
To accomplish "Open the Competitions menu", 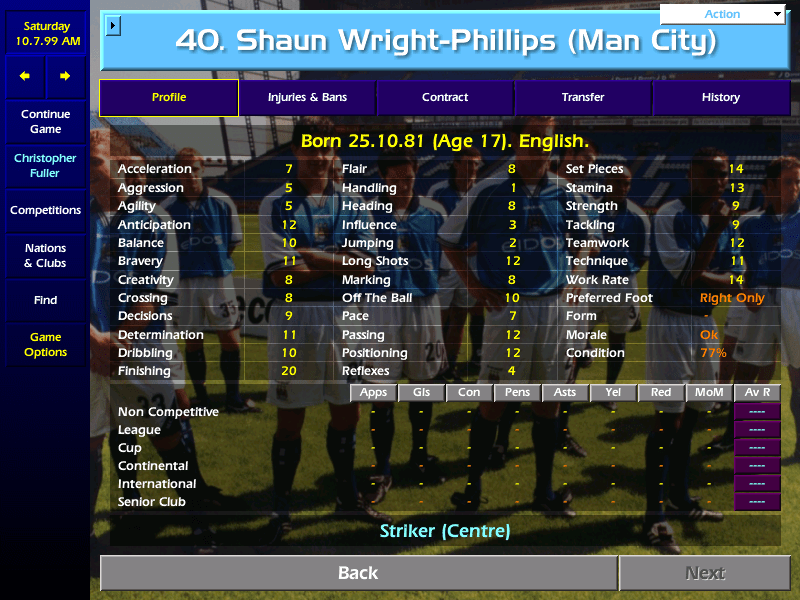I will pyautogui.click(x=45, y=210).
